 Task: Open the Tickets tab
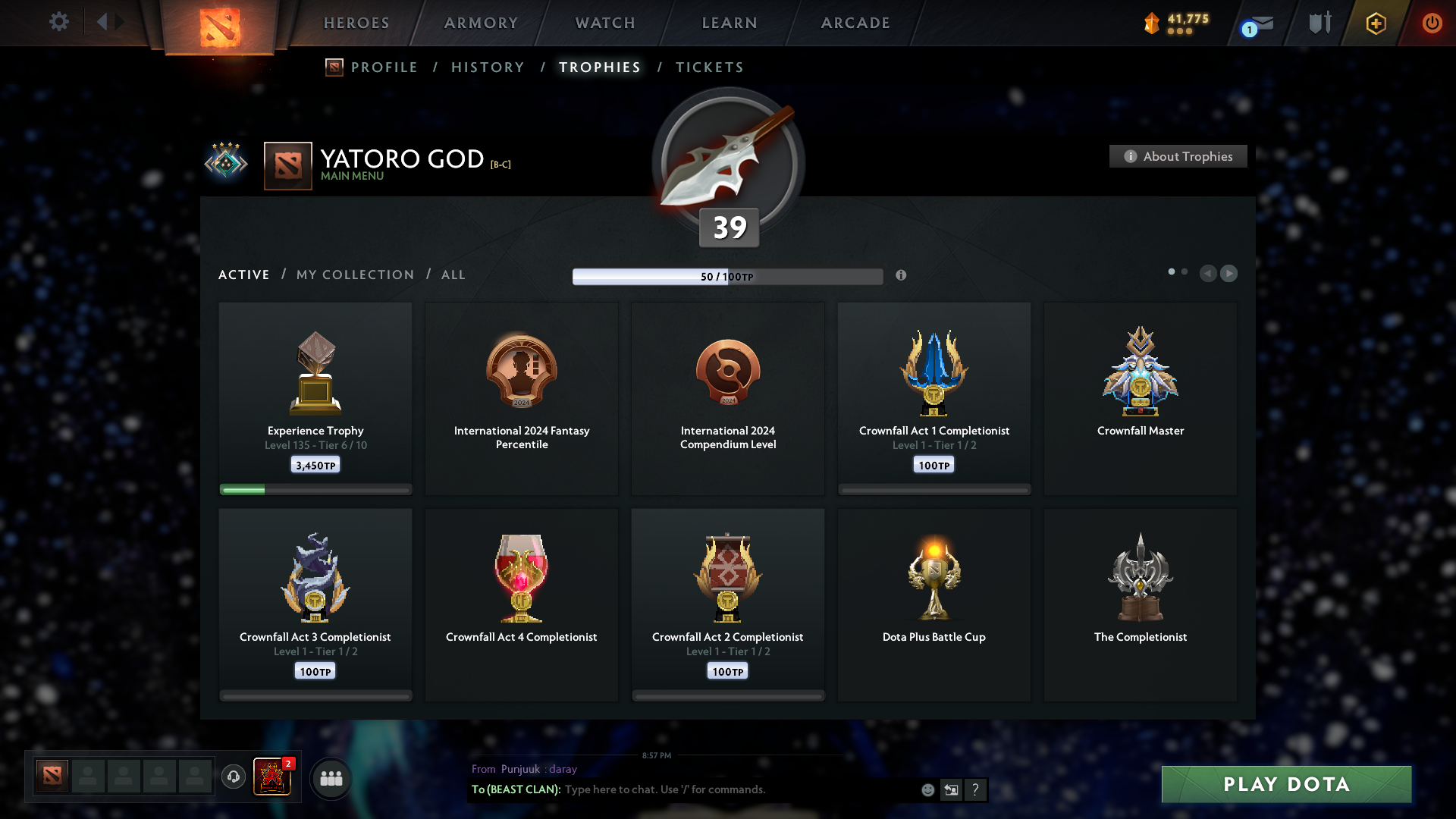point(709,67)
